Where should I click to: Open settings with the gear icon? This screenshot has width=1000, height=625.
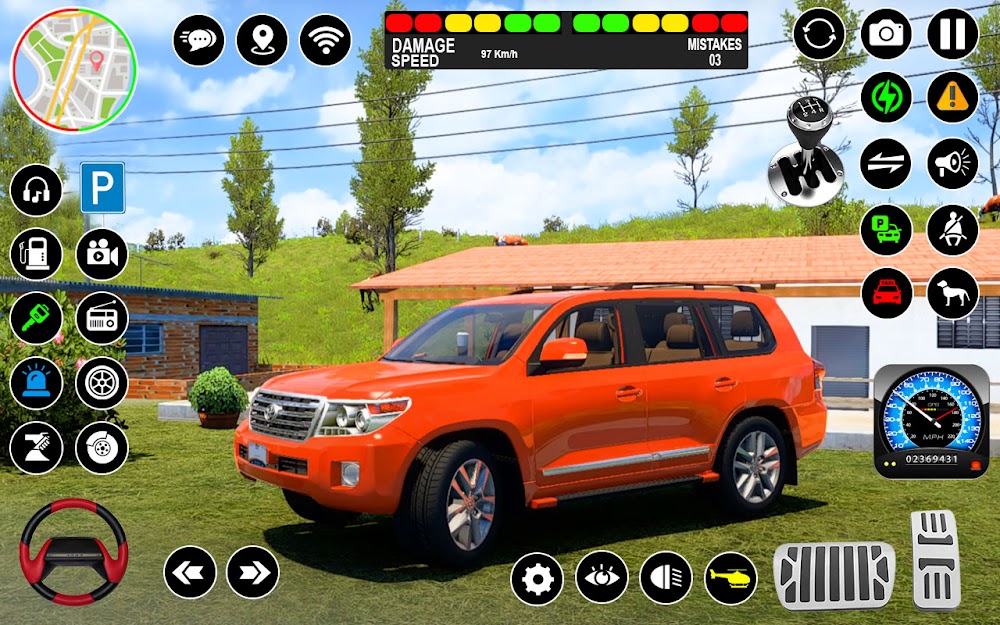click(x=537, y=578)
